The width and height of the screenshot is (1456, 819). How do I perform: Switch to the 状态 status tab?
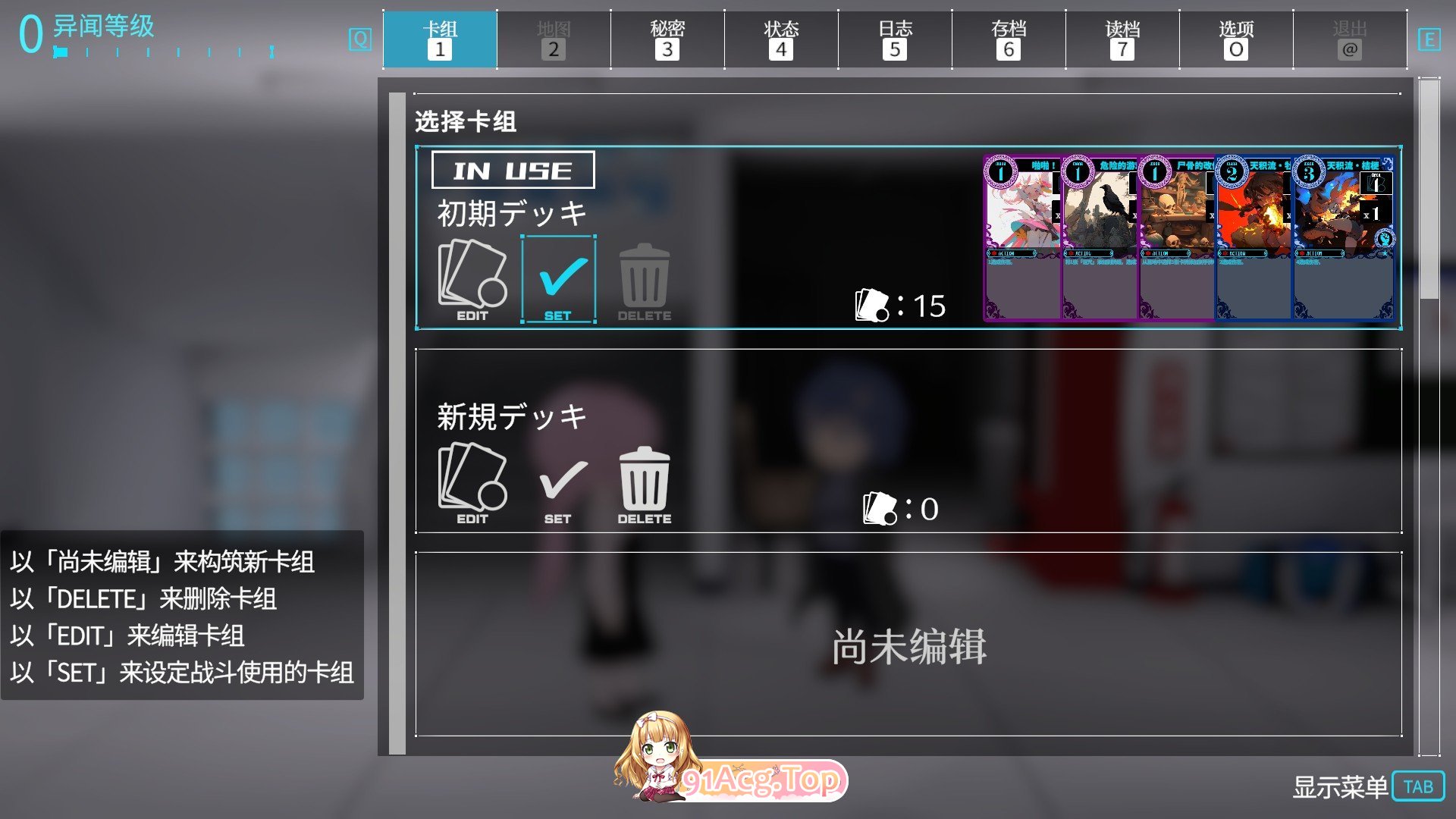[781, 38]
